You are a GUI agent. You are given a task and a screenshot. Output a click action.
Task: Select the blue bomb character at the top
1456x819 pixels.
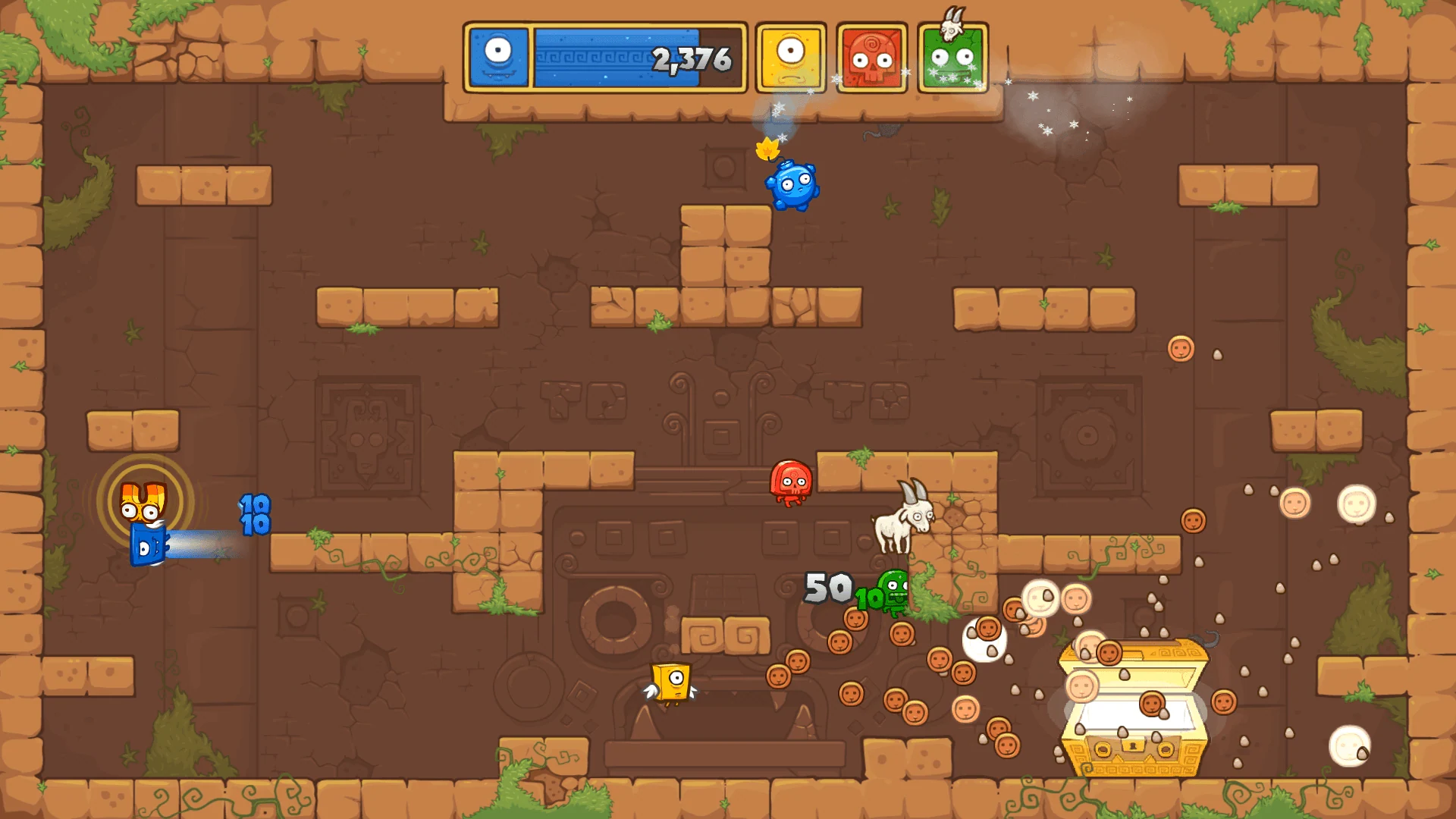(x=793, y=187)
